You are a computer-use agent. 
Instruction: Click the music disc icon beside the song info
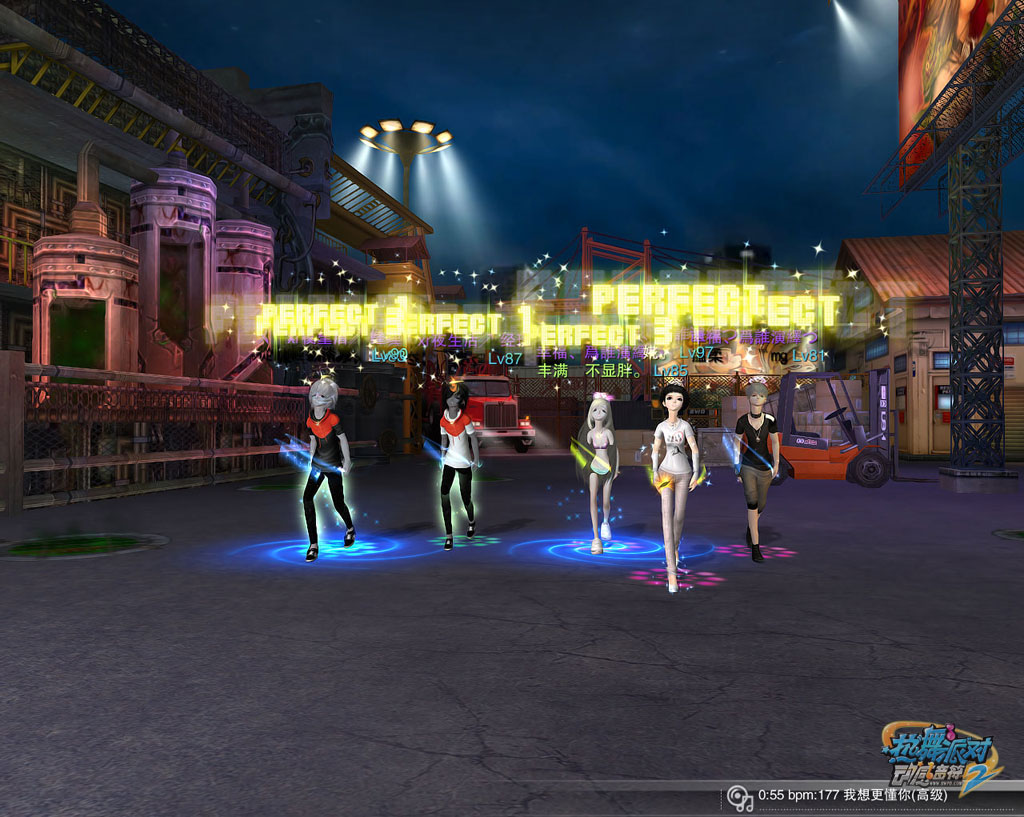(x=740, y=797)
